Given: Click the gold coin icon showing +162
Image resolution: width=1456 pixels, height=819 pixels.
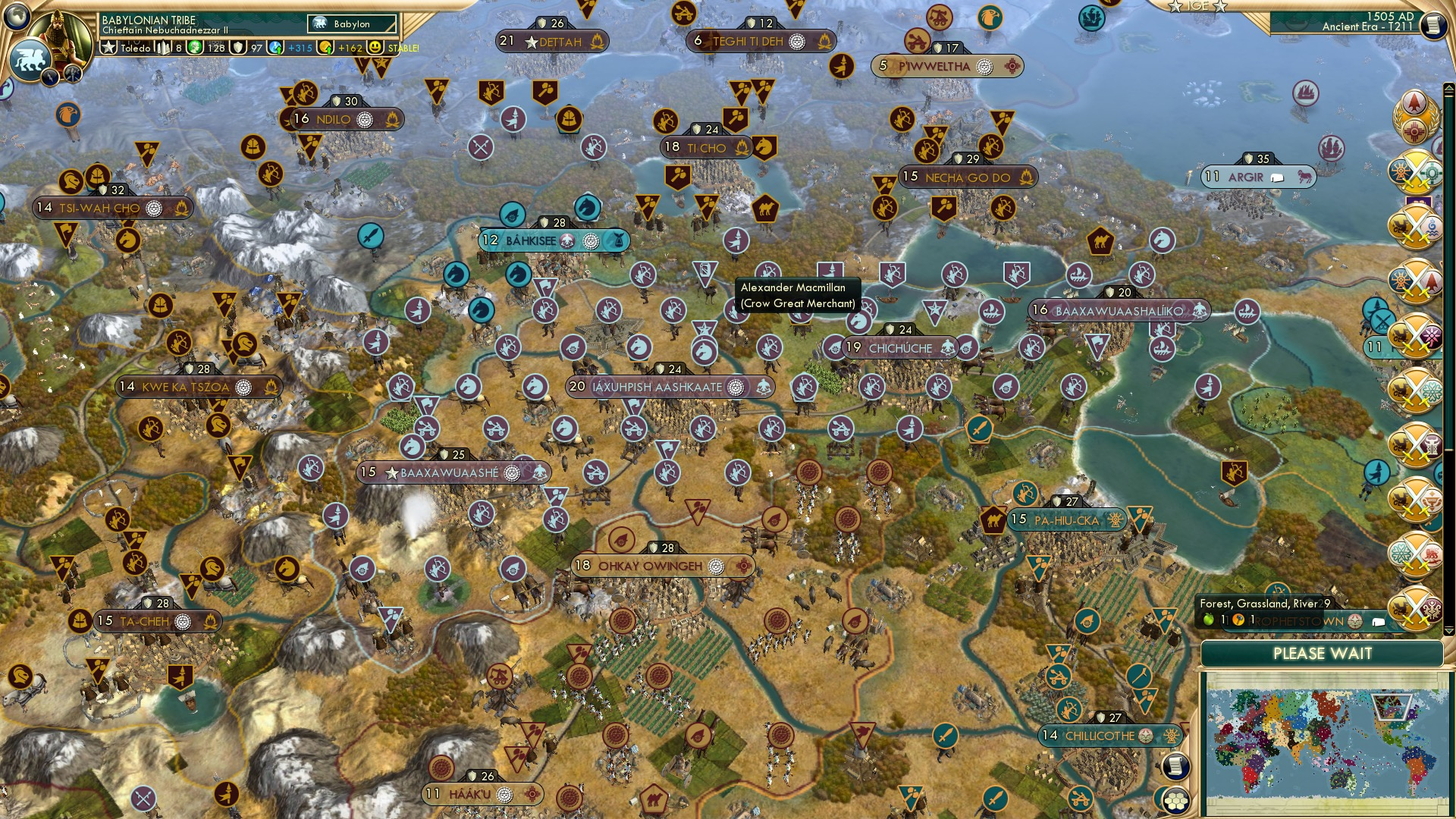Looking at the screenshot, I should (327, 47).
